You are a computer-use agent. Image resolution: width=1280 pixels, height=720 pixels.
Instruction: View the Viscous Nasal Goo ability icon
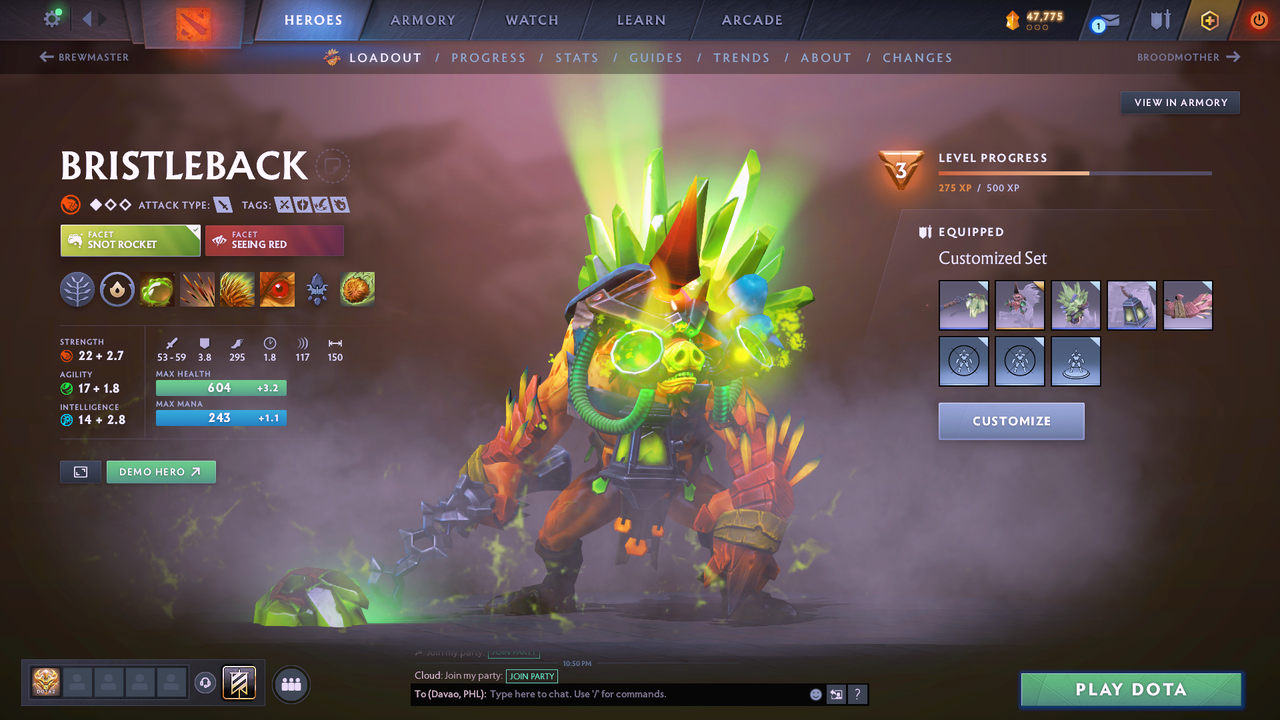pyautogui.click(x=157, y=290)
